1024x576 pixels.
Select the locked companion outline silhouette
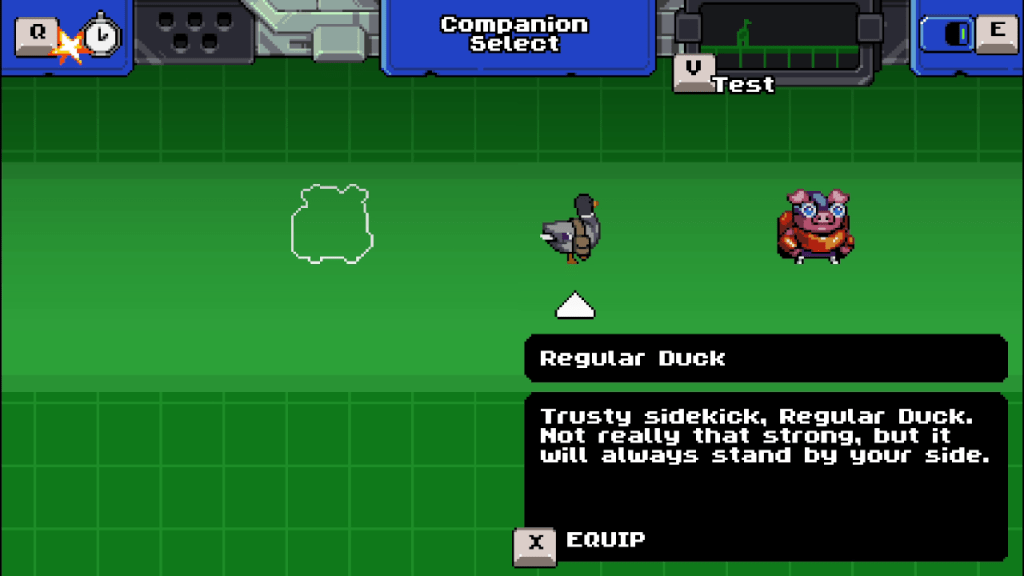(x=331, y=224)
